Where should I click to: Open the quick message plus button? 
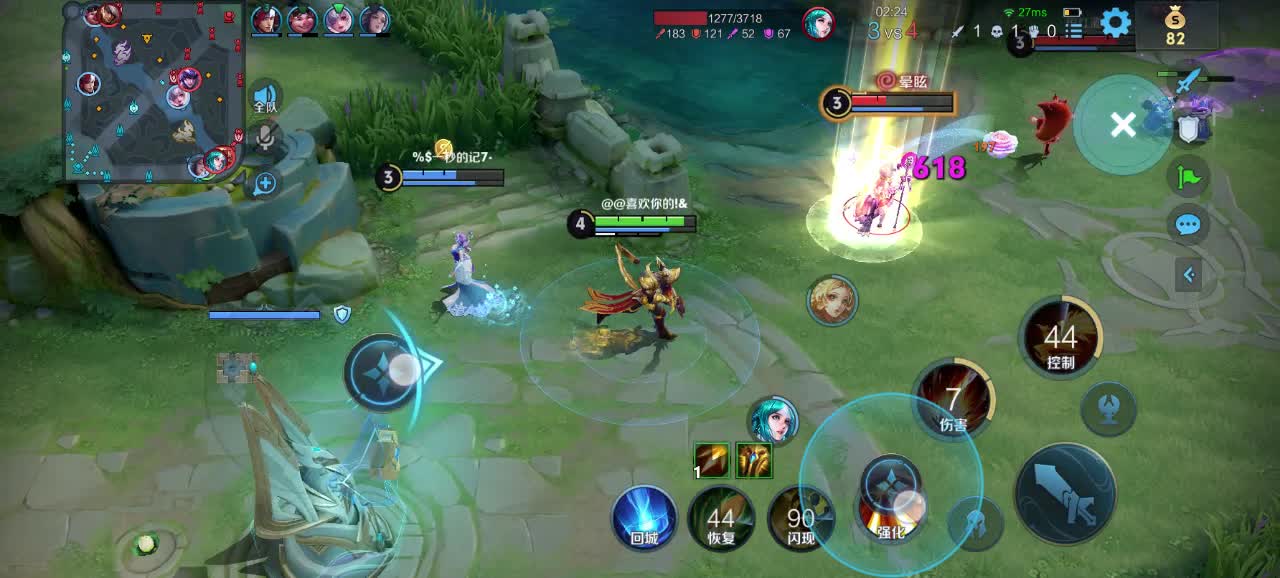coord(265,183)
